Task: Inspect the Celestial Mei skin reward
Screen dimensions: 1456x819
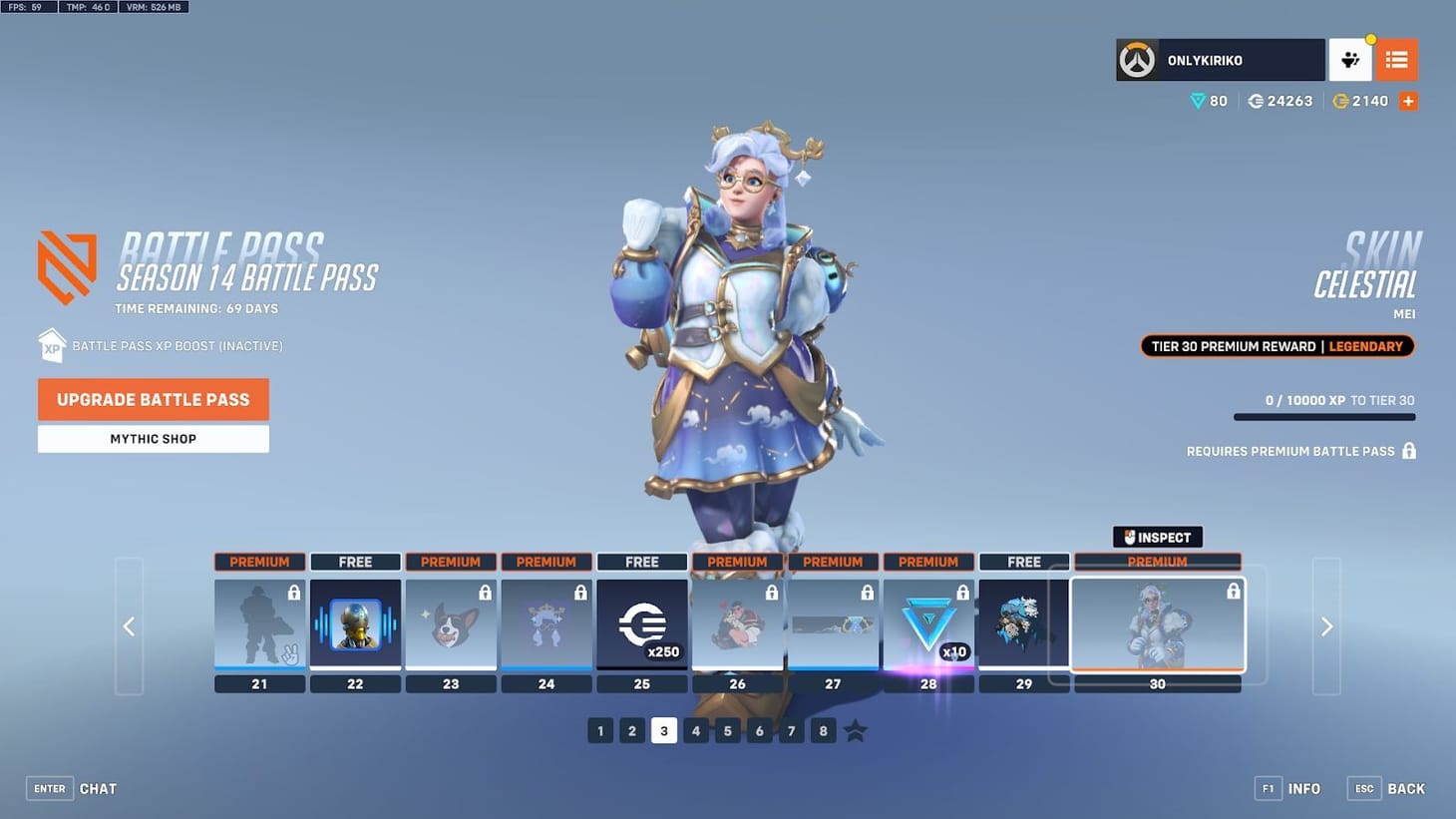Action: pyautogui.click(x=1157, y=537)
